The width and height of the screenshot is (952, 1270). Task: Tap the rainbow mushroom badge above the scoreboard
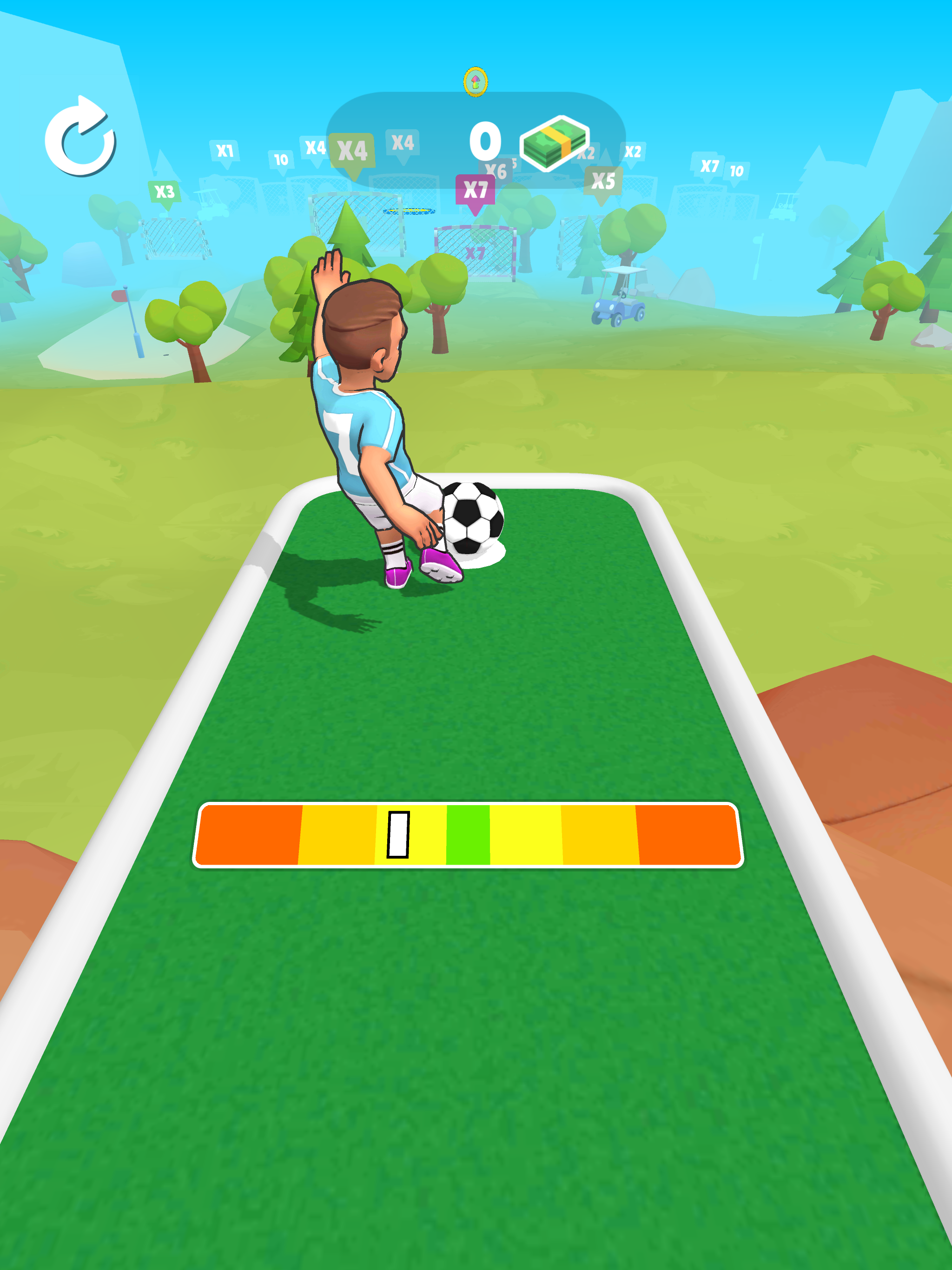point(476,82)
